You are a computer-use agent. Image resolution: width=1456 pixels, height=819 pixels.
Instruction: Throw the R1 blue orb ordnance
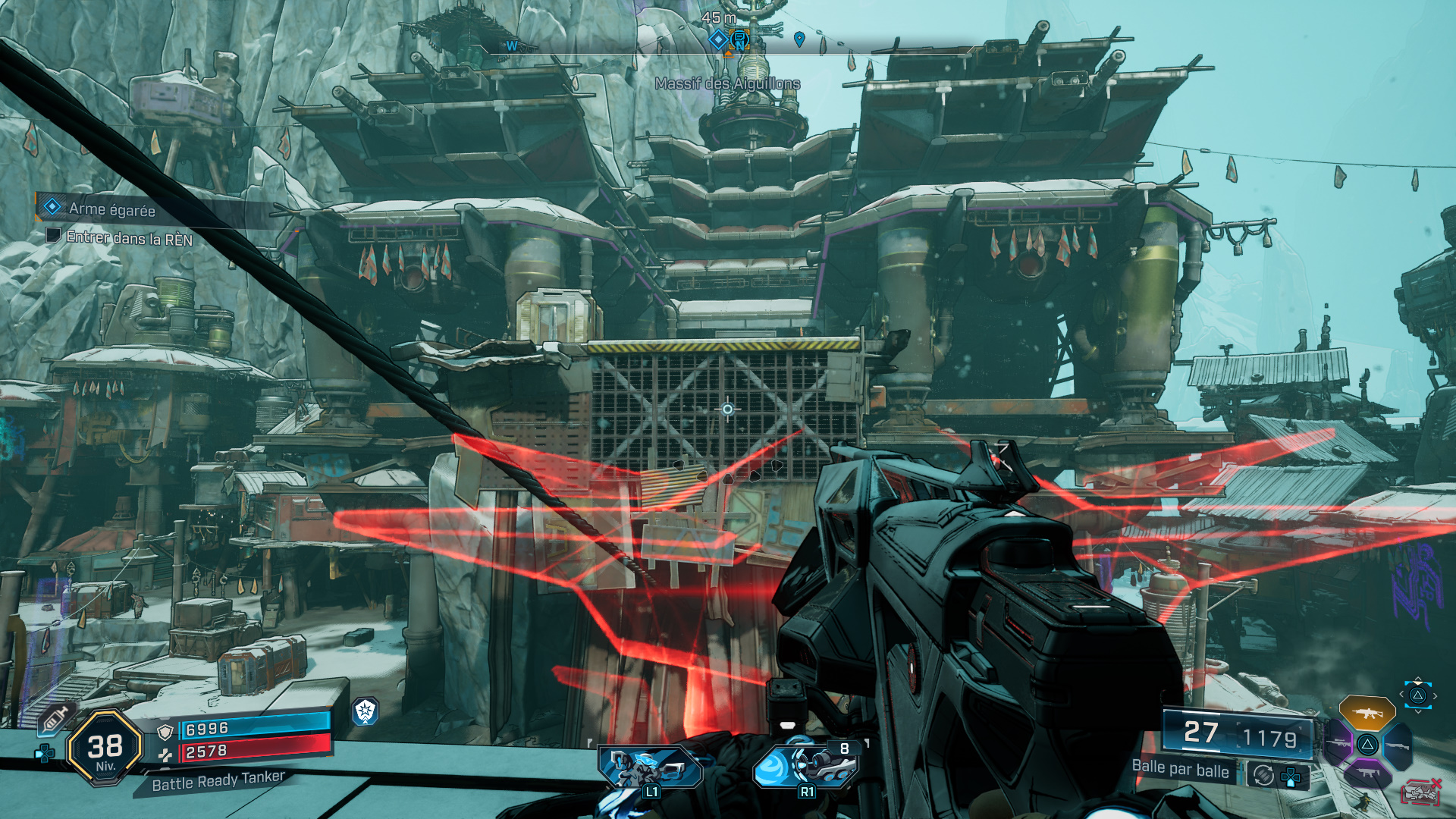tap(805, 767)
